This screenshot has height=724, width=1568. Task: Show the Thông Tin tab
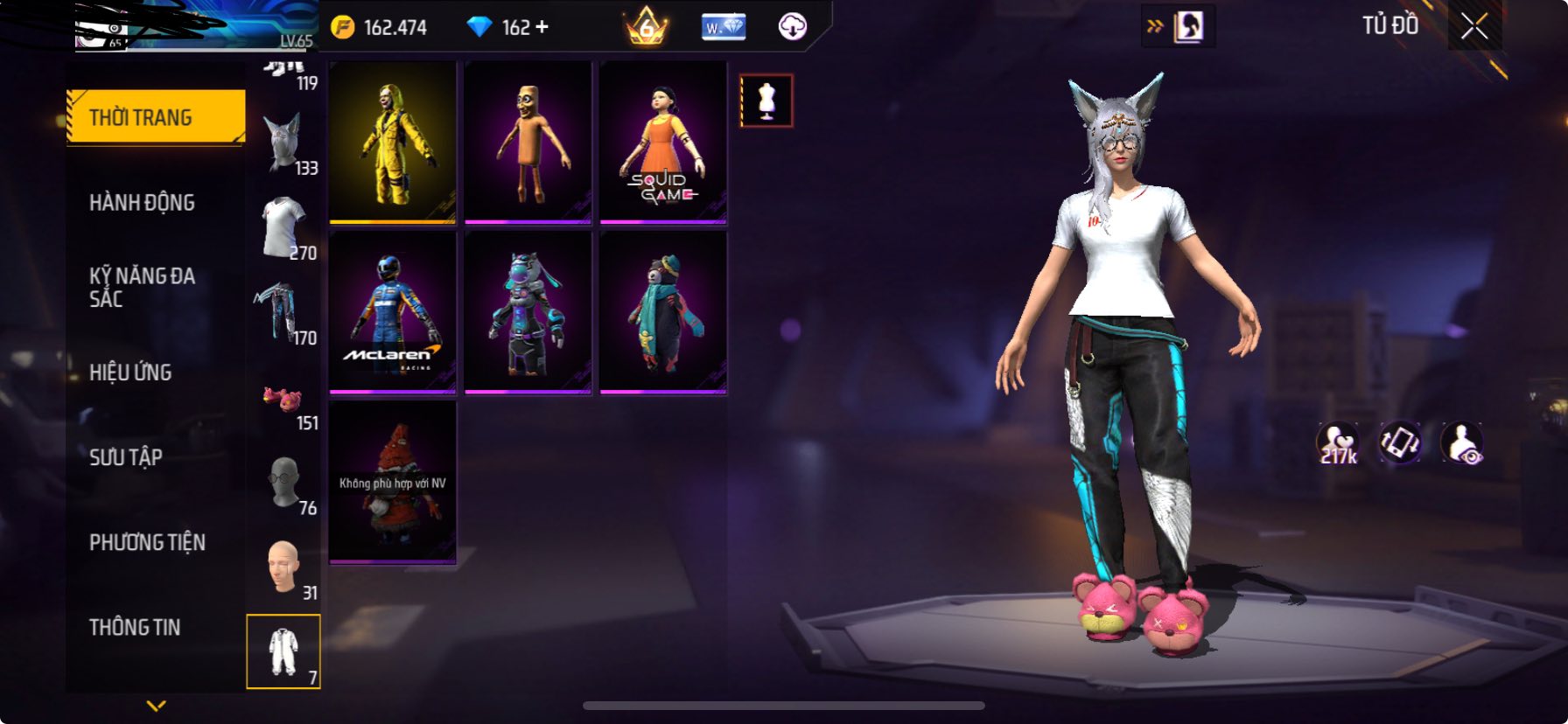(135, 627)
